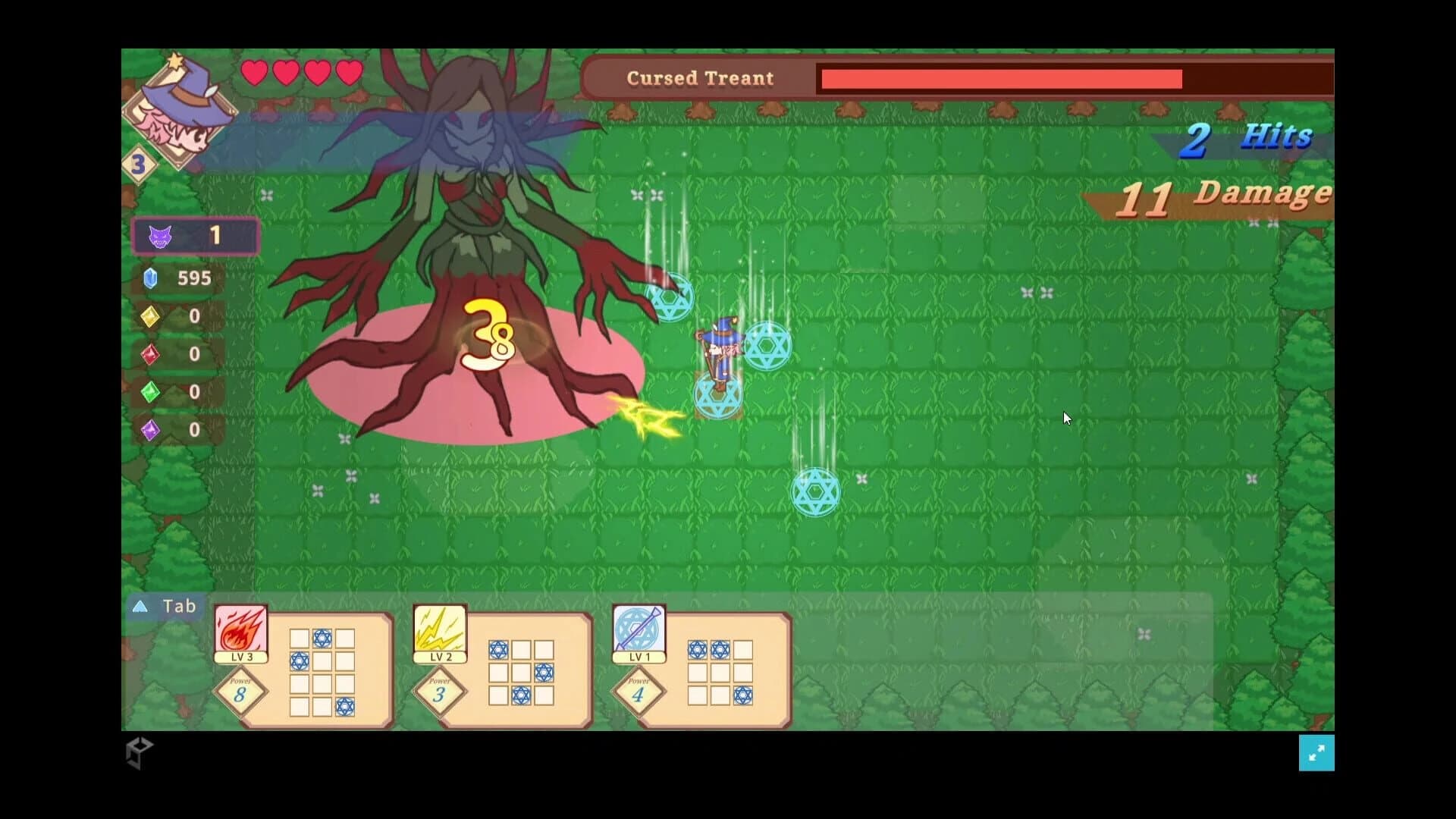1456x819 pixels.
Task: Click the red gem resource icon
Action: click(x=150, y=354)
